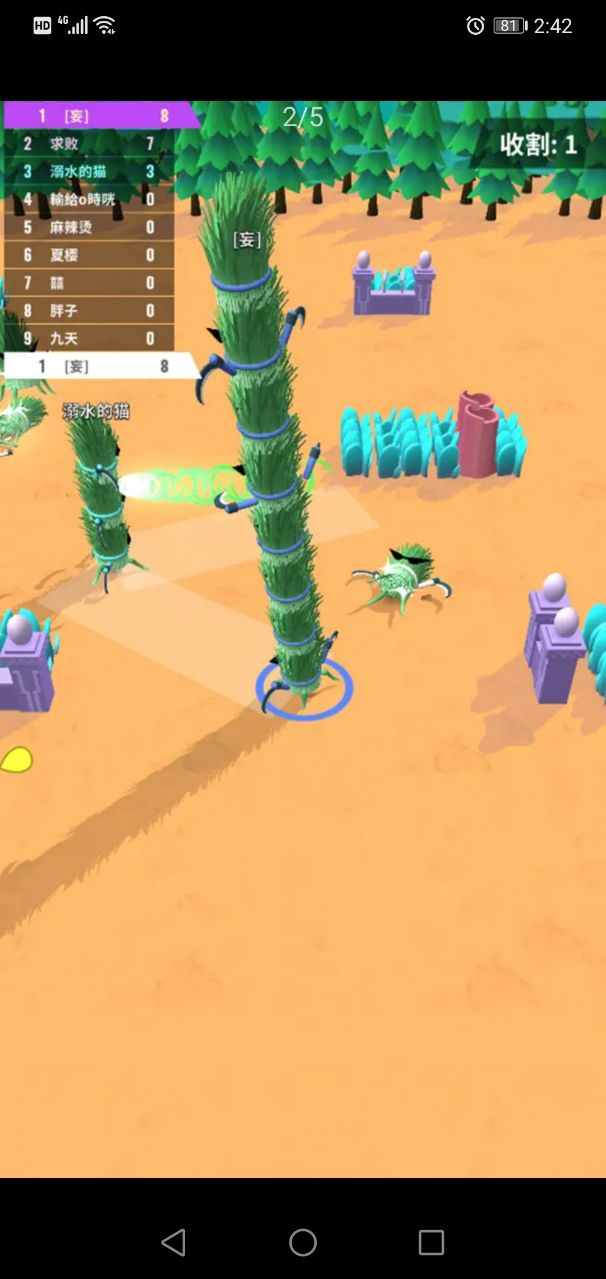
Task: Click 胖子 row in the ranking list
Action: [88, 311]
